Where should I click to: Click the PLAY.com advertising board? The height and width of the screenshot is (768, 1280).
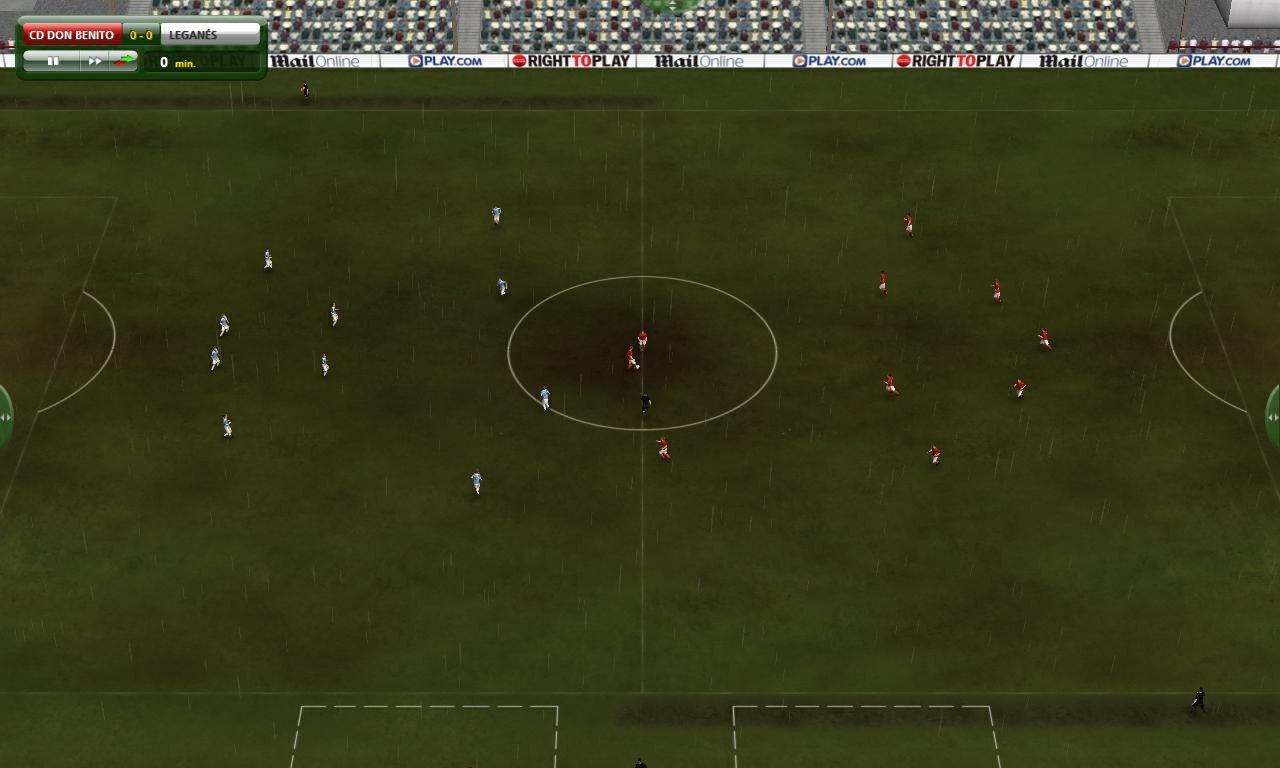click(445, 60)
